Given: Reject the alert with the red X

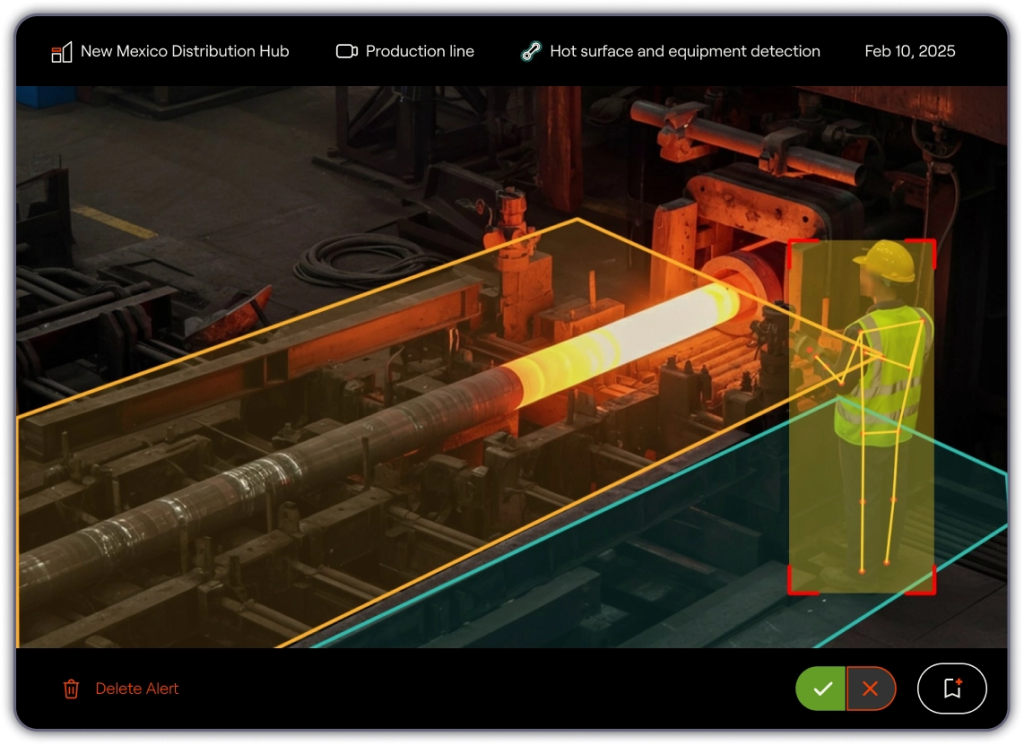Looking at the screenshot, I should pyautogui.click(x=870, y=688).
